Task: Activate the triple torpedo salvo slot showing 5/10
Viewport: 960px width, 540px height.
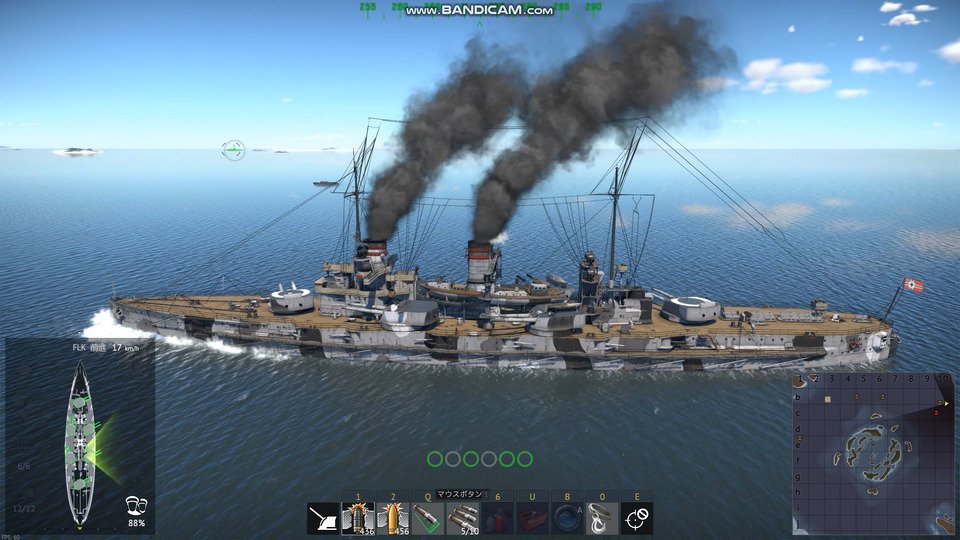Action: point(463,518)
